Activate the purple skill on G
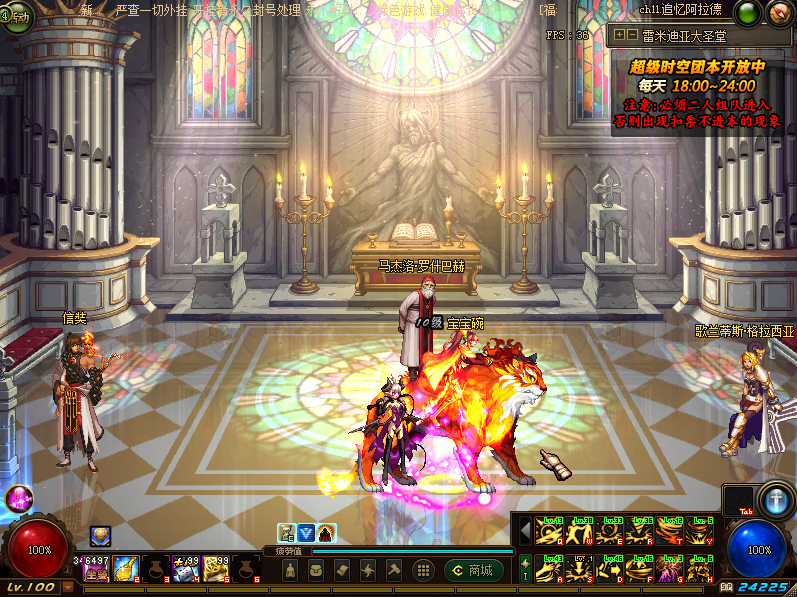 [669, 567]
